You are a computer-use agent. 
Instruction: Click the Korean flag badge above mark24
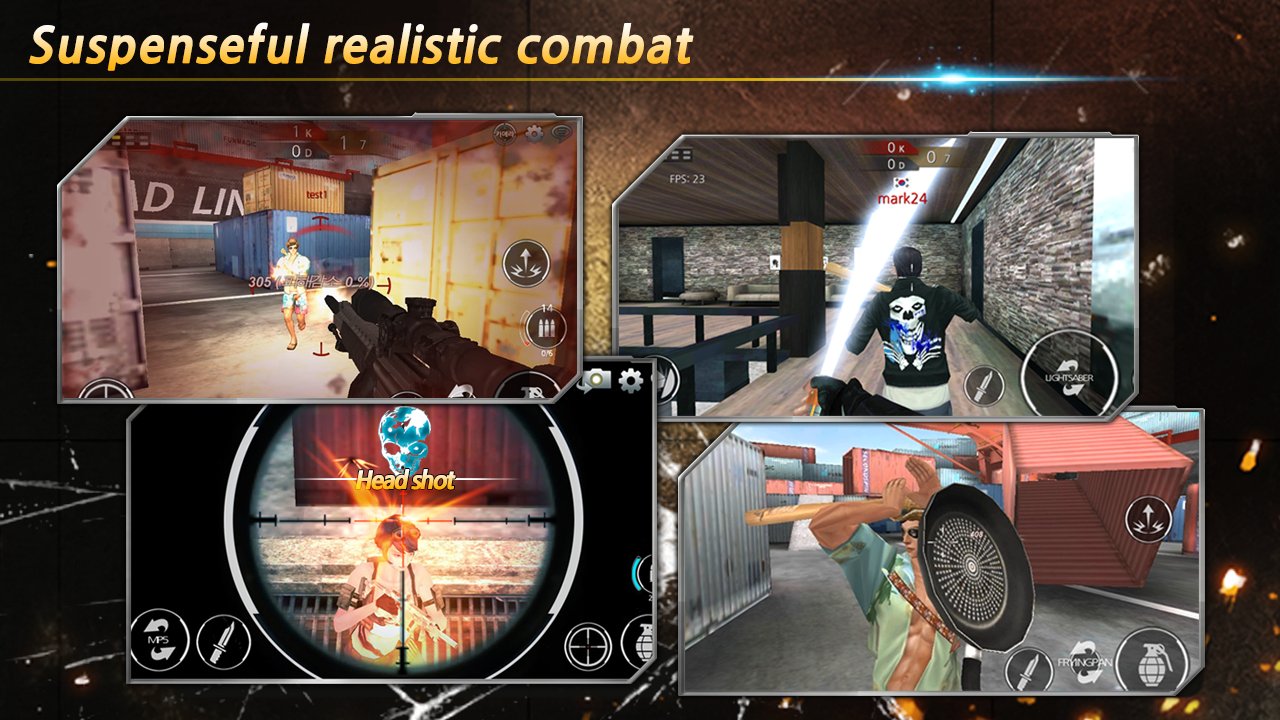coord(901,183)
